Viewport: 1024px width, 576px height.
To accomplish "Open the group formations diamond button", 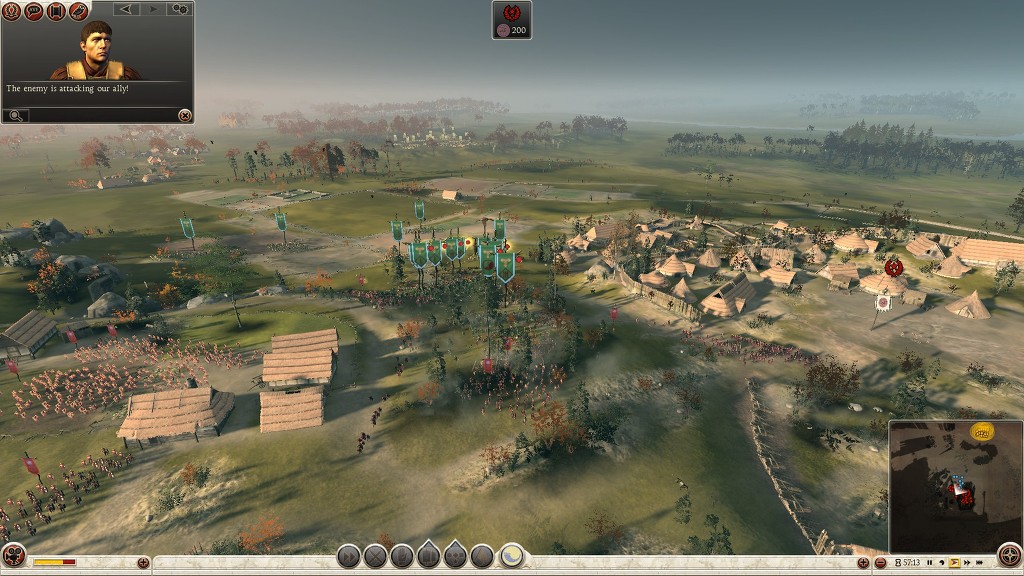I will pos(455,556).
